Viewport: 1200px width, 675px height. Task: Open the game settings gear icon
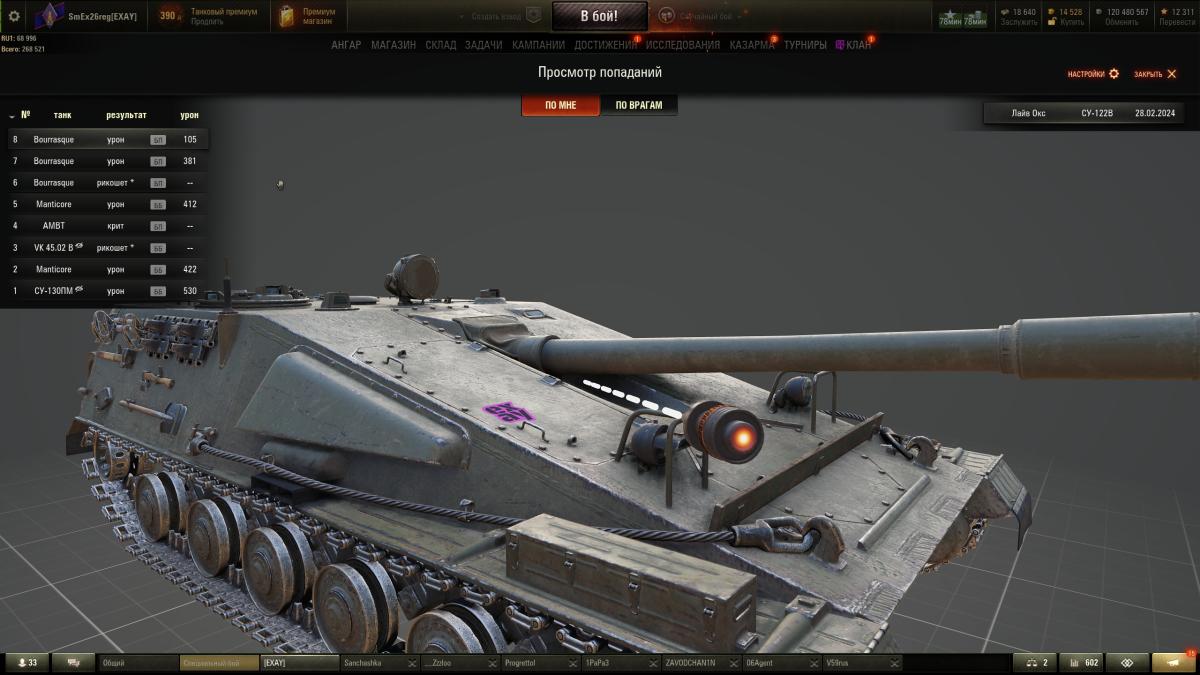pyautogui.click(x=14, y=16)
